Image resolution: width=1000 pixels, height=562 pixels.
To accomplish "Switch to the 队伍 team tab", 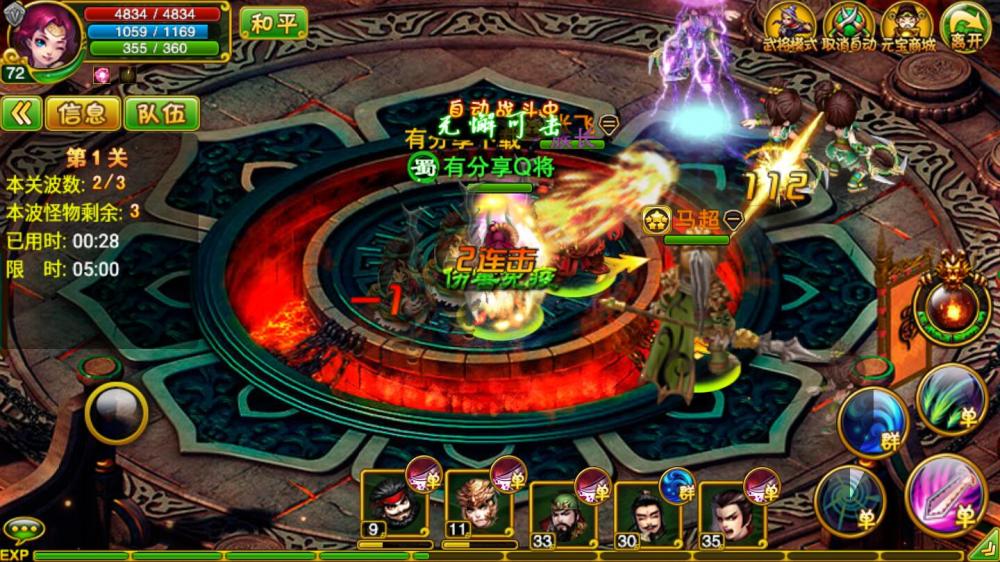I will click(160, 113).
